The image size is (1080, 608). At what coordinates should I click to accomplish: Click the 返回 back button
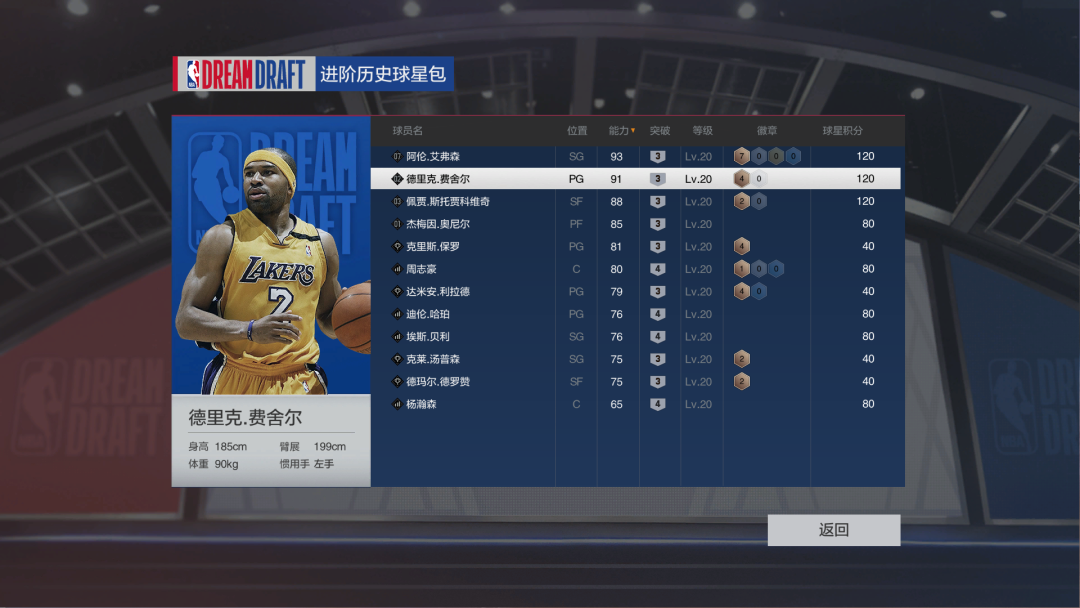point(833,530)
